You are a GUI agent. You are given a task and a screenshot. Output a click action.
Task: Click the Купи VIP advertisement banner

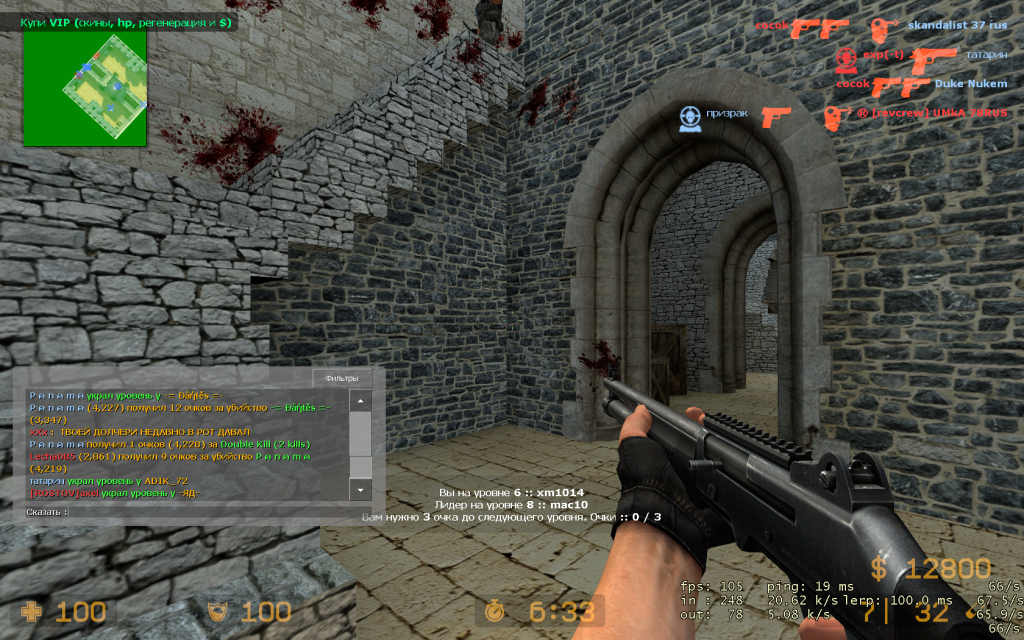(128, 21)
